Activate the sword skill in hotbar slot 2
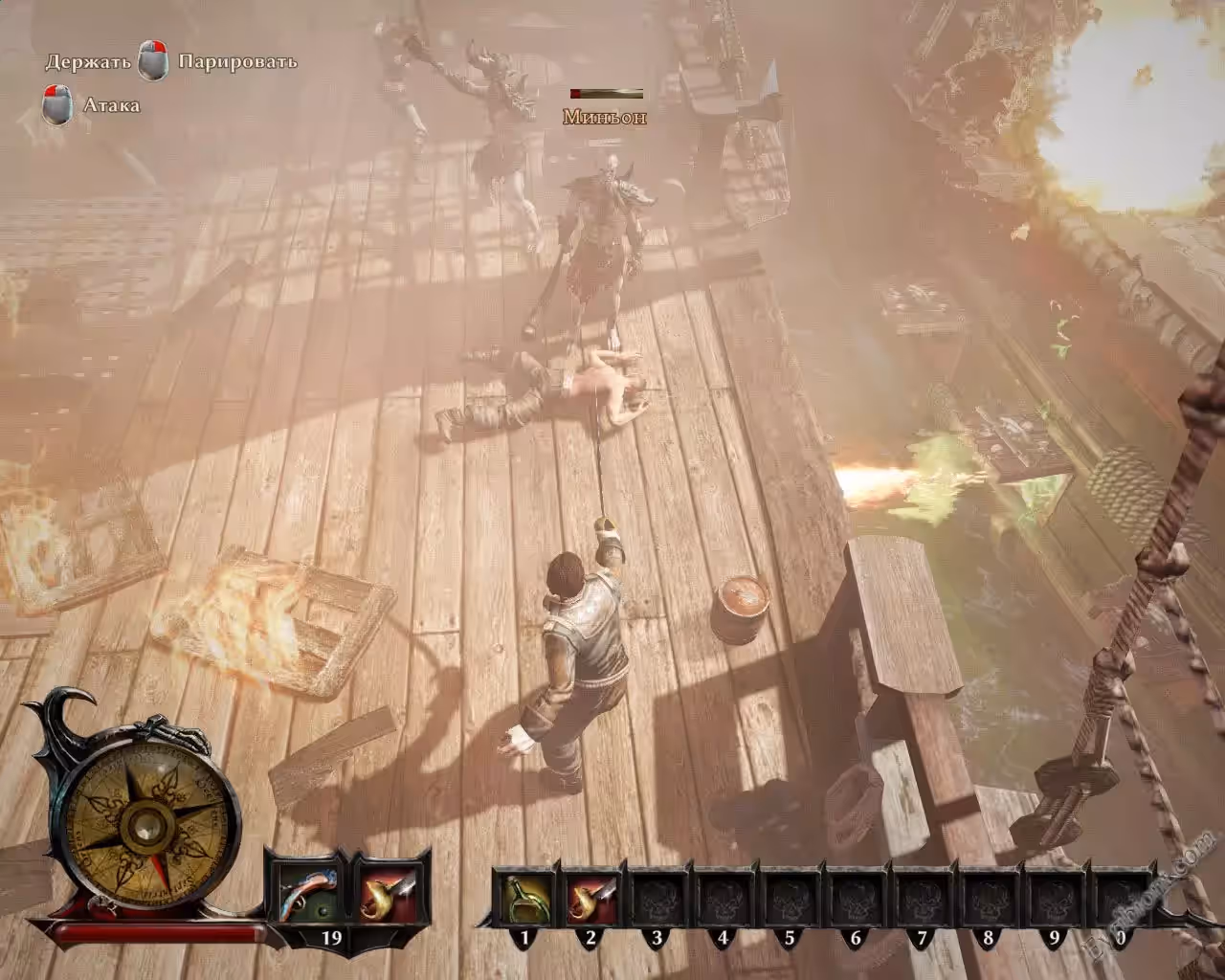 click(x=590, y=898)
